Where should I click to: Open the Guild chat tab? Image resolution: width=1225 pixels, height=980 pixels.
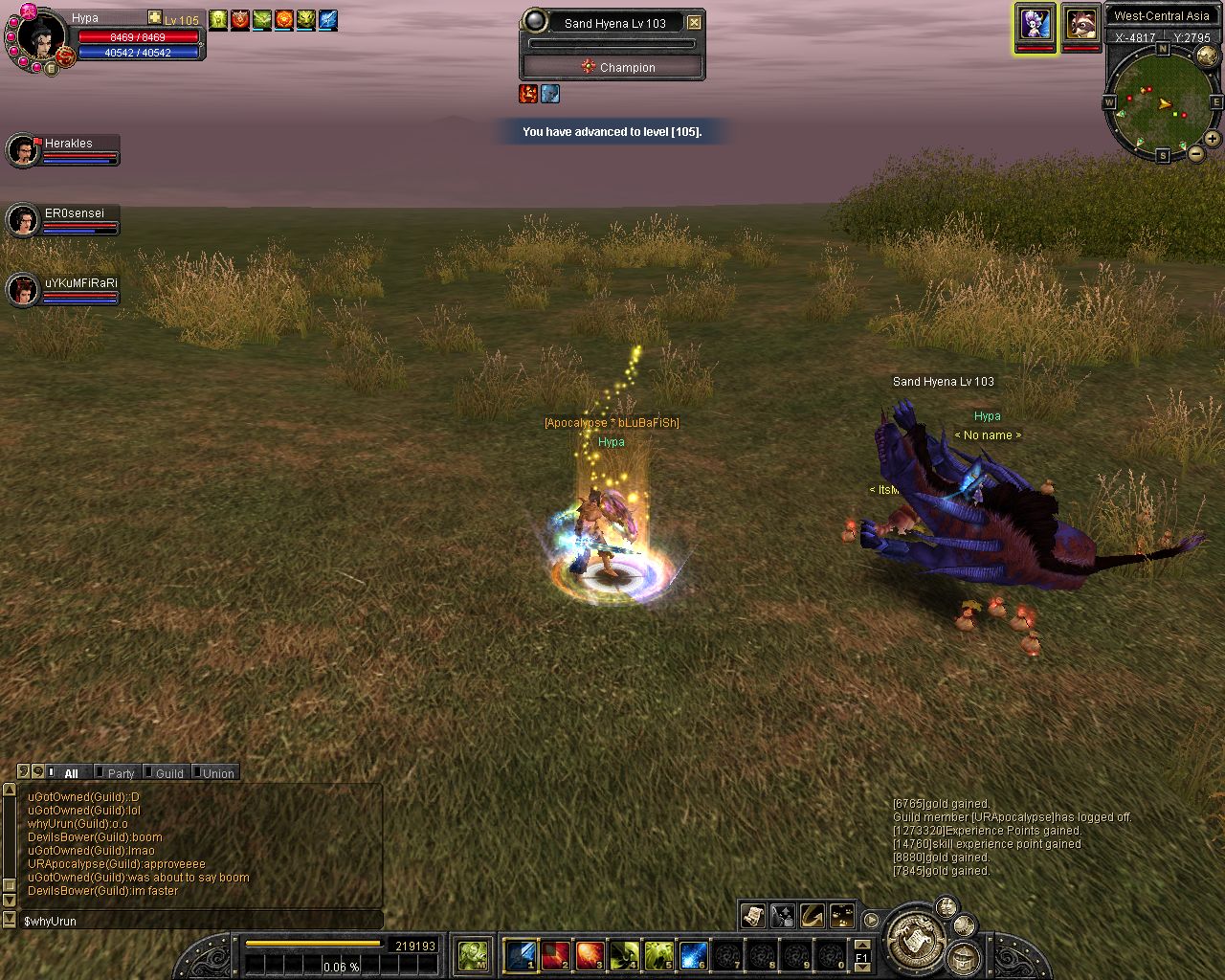pos(168,773)
